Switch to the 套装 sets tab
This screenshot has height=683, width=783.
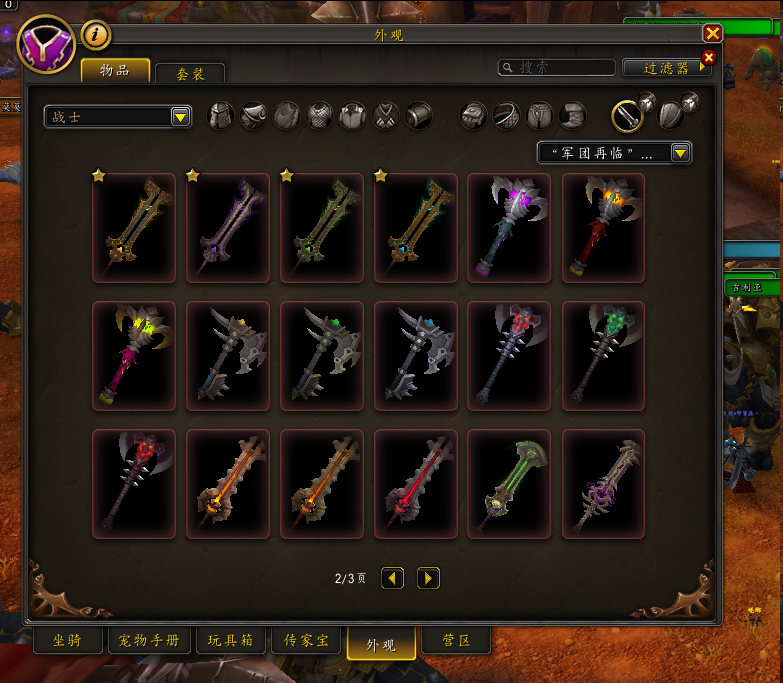pyautogui.click(x=189, y=73)
